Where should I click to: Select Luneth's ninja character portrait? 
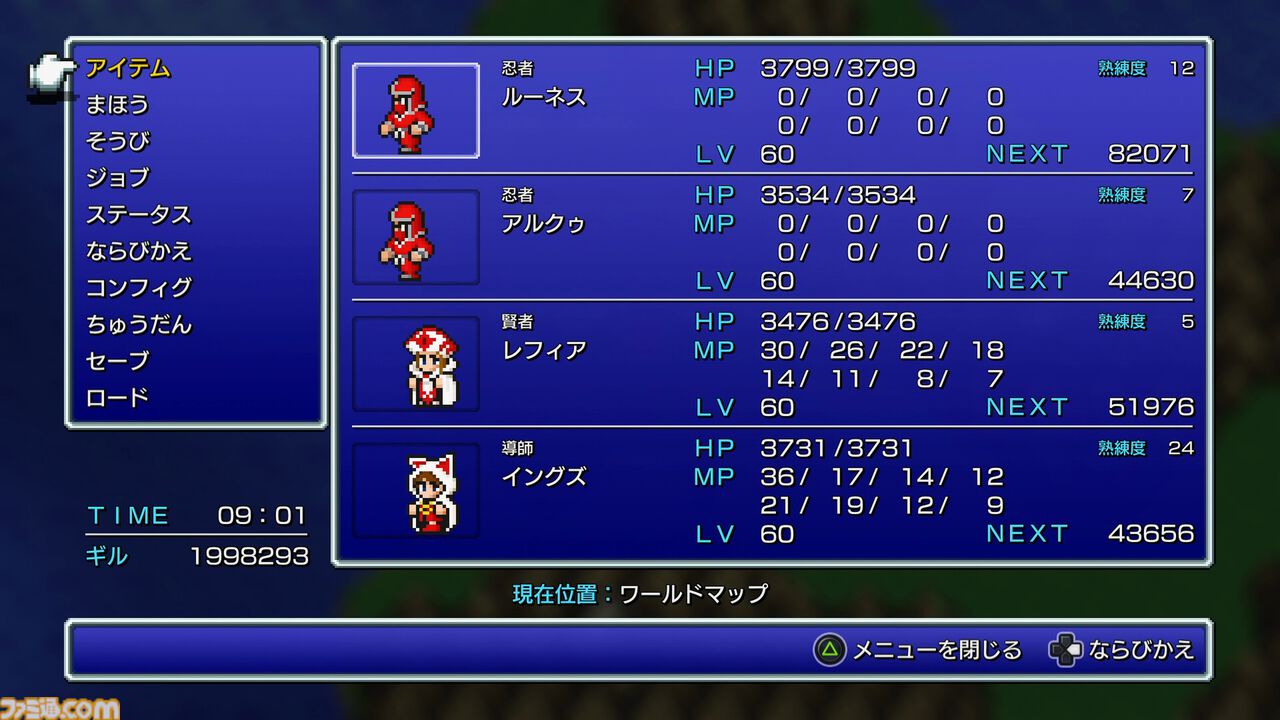(x=415, y=110)
